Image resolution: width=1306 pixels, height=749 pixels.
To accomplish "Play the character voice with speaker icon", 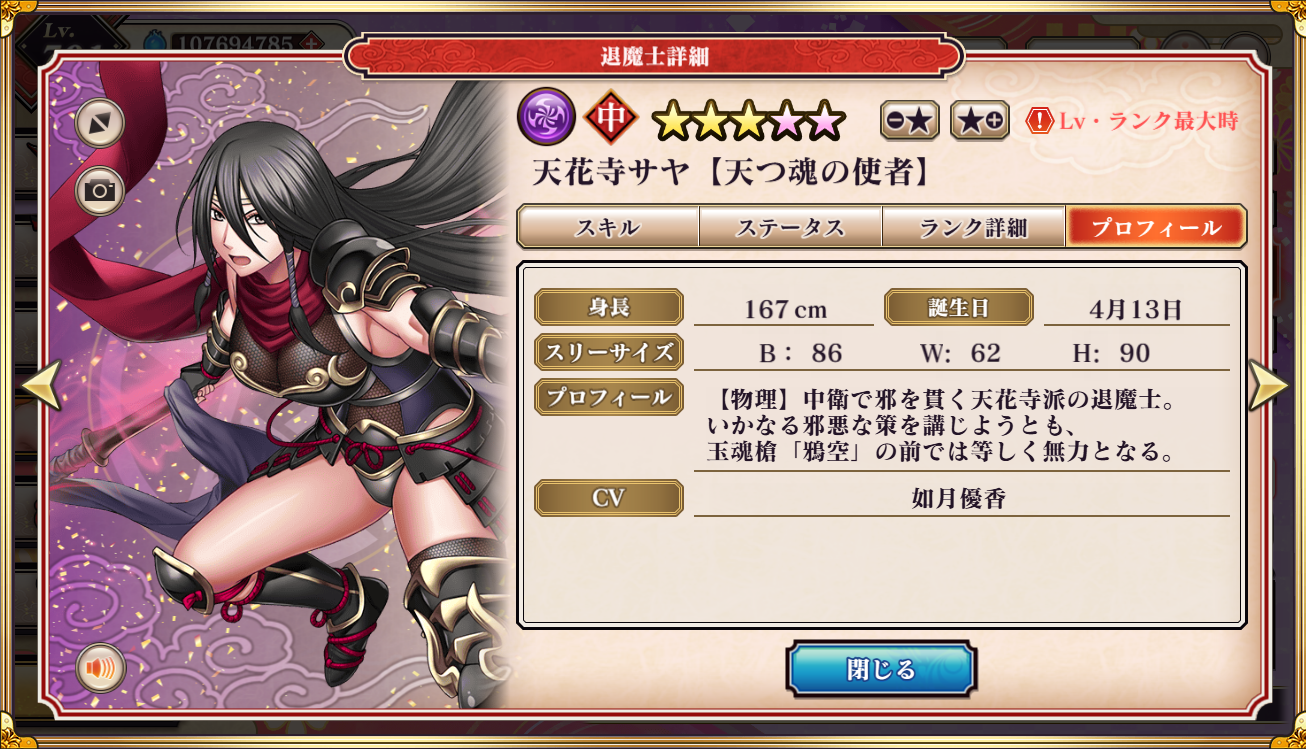I will (x=100, y=667).
